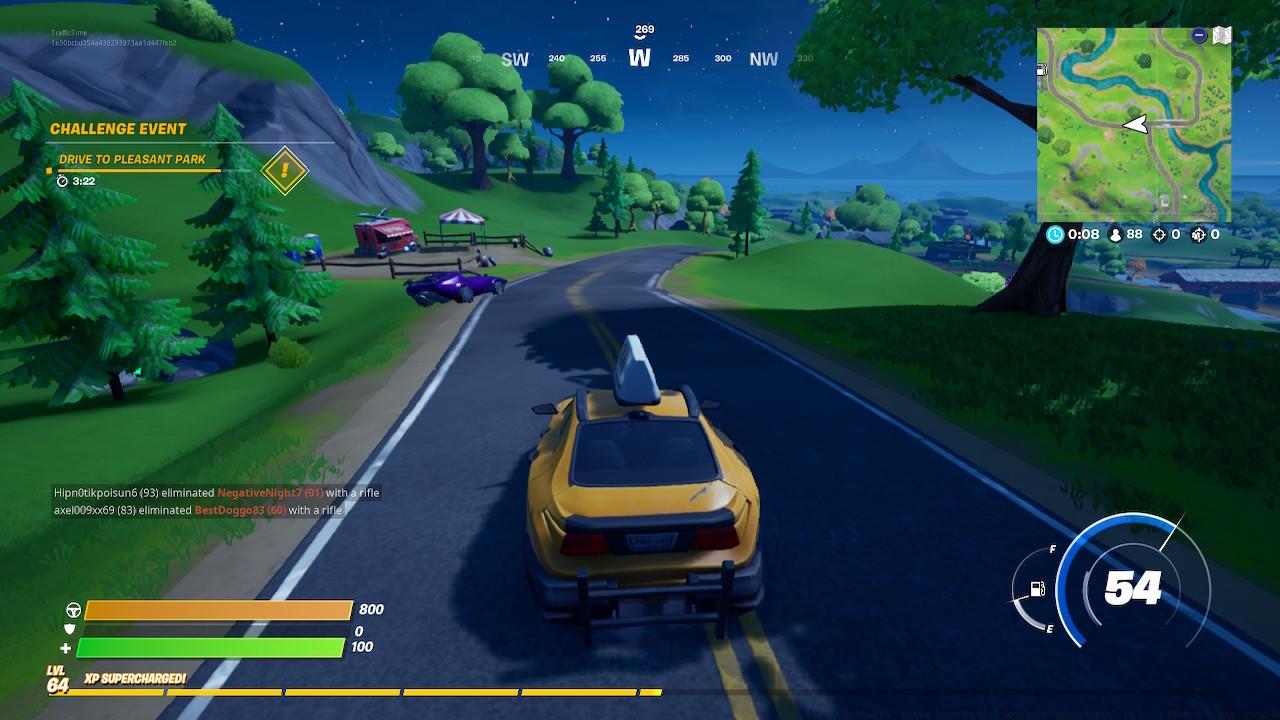Viewport: 1280px width, 720px height.
Task: Select the storm timer clock icon
Action: 1055,234
